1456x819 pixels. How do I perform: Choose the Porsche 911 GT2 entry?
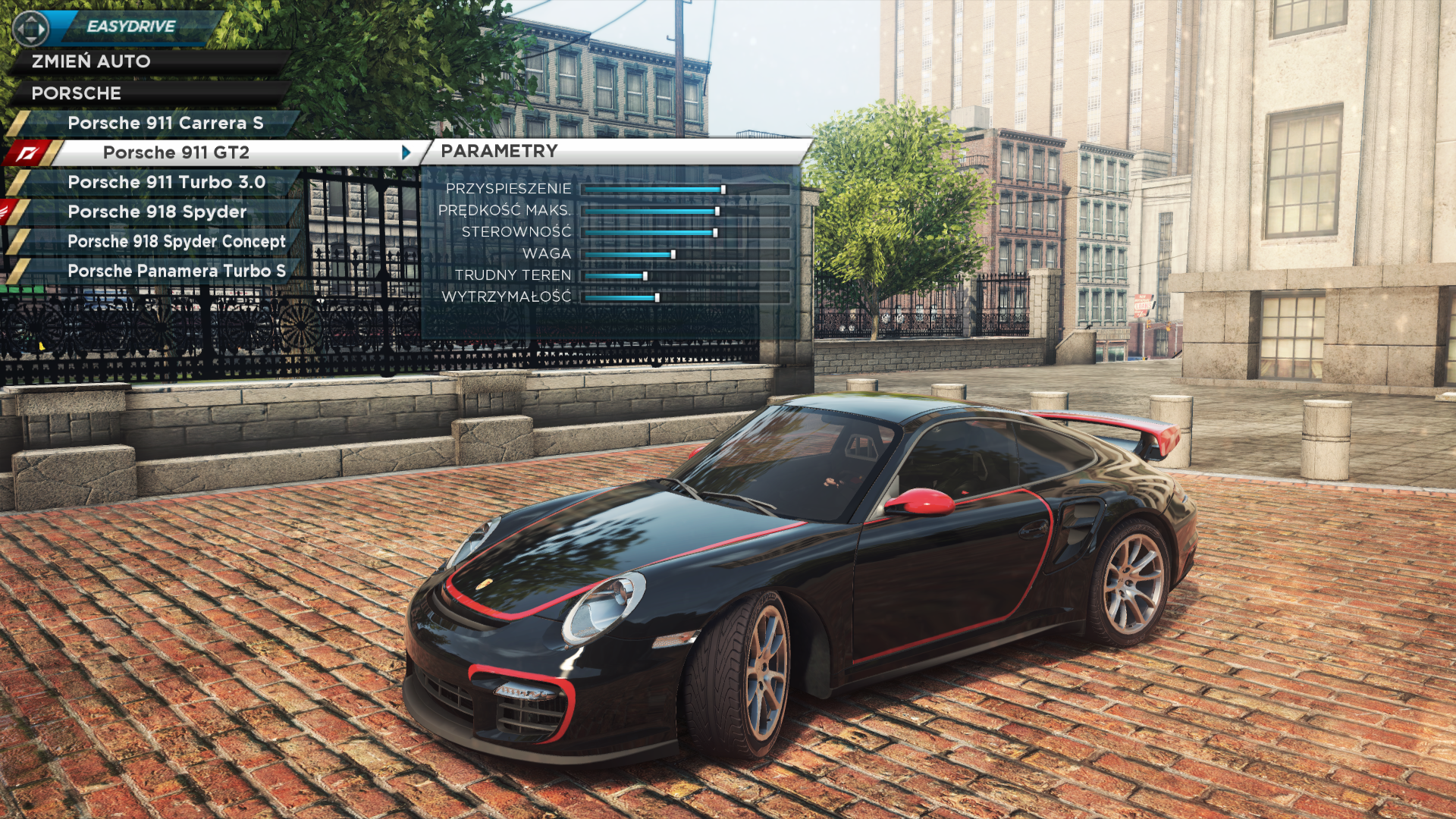pos(176,152)
